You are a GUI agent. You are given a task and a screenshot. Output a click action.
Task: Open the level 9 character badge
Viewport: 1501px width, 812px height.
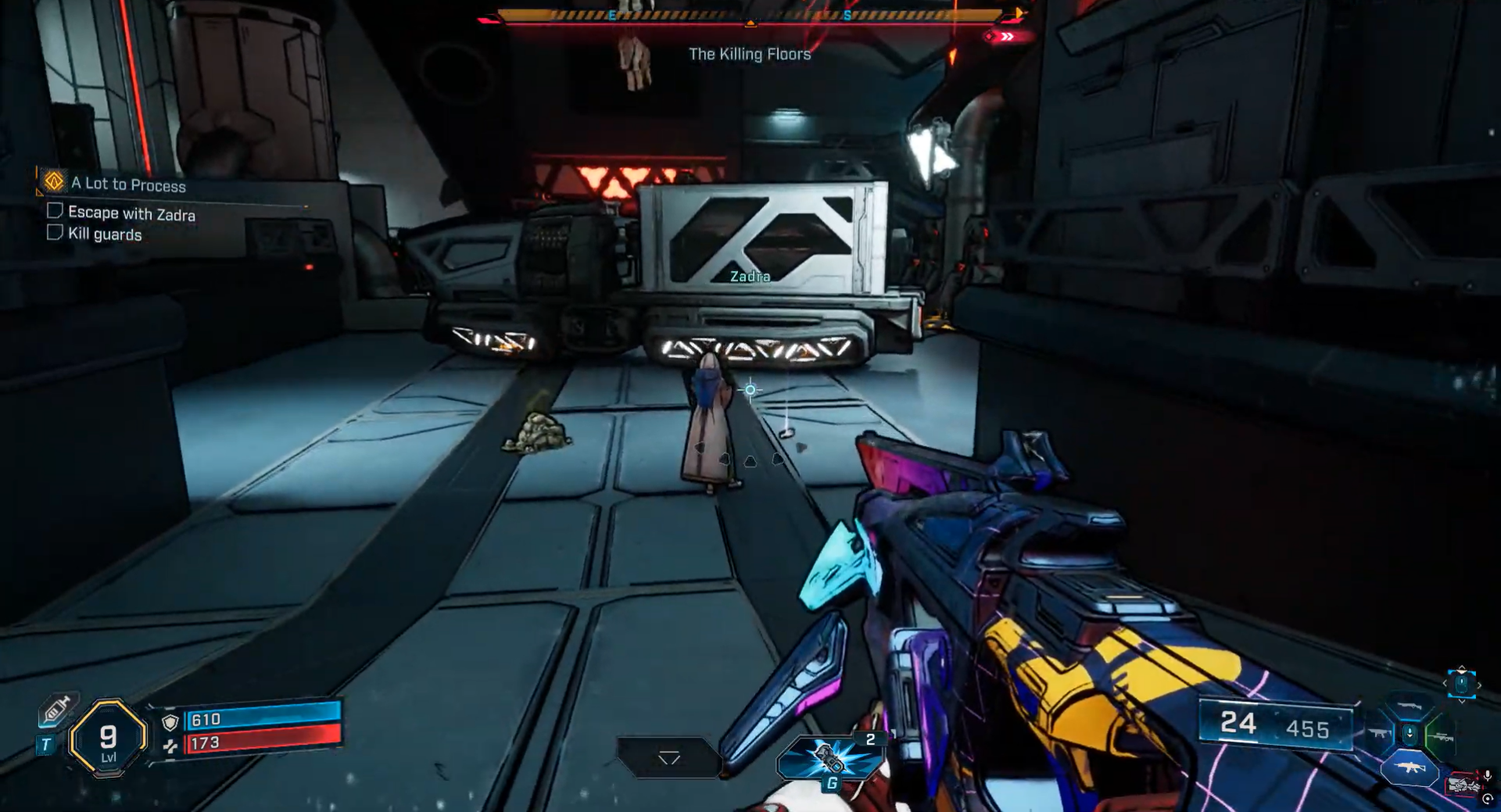pyautogui.click(x=108, y=738)
